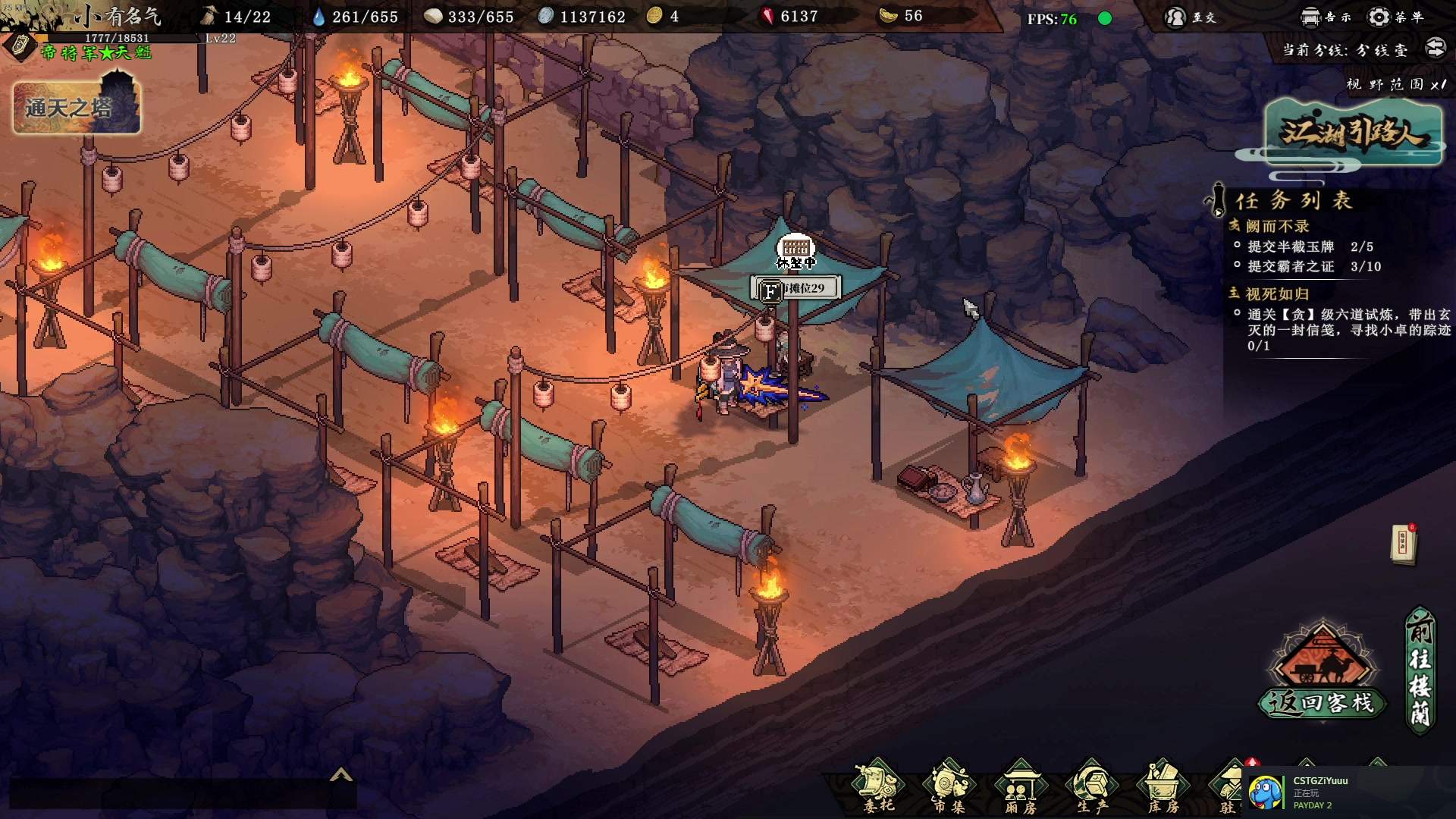Open the 委托 commissions menu
The image size is (1456, 819).
coord(878,786)
